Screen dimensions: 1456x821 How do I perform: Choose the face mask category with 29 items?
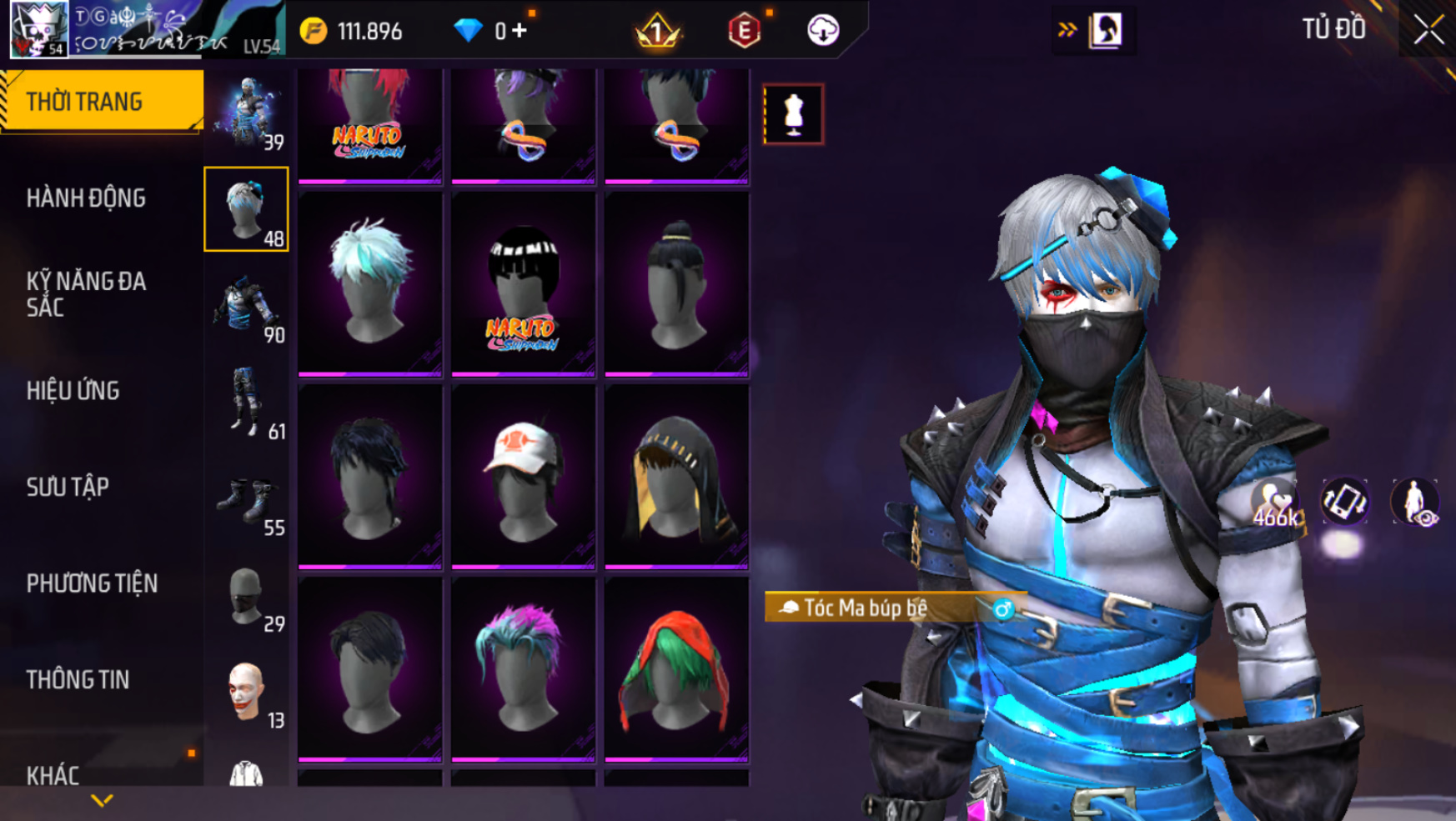pos(247,597)
